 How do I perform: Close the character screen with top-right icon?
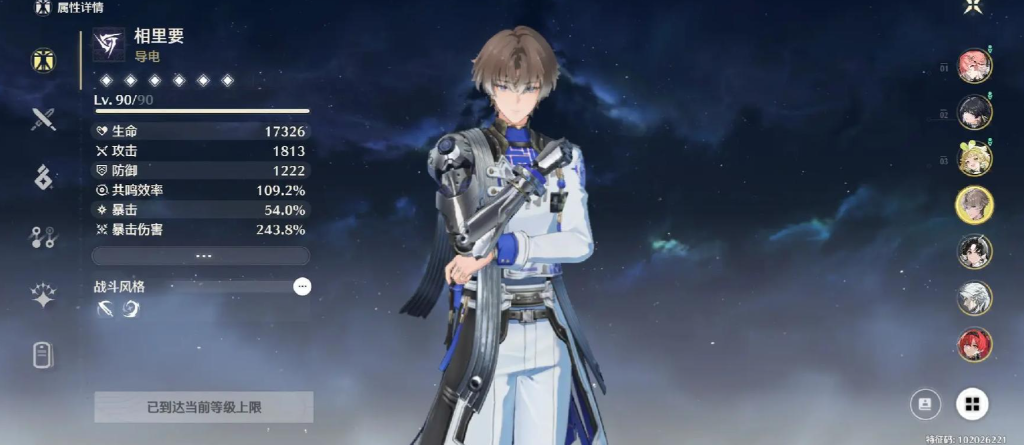click(971, 8)
